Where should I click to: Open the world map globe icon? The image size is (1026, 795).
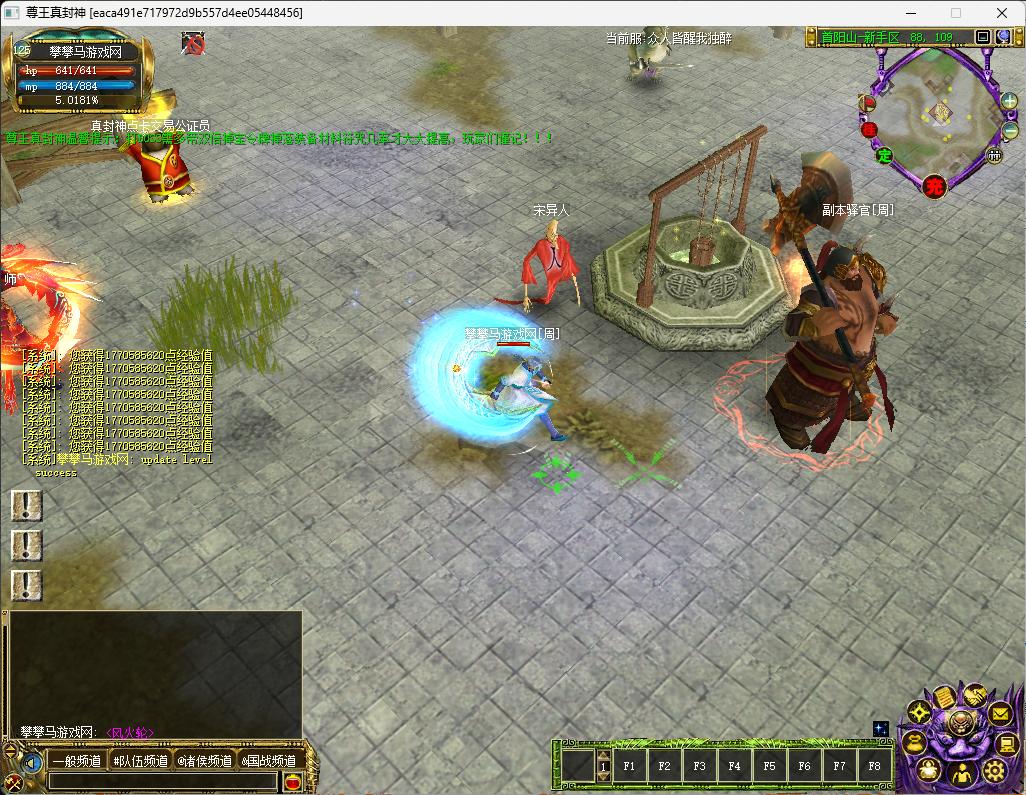(1003, 37)
